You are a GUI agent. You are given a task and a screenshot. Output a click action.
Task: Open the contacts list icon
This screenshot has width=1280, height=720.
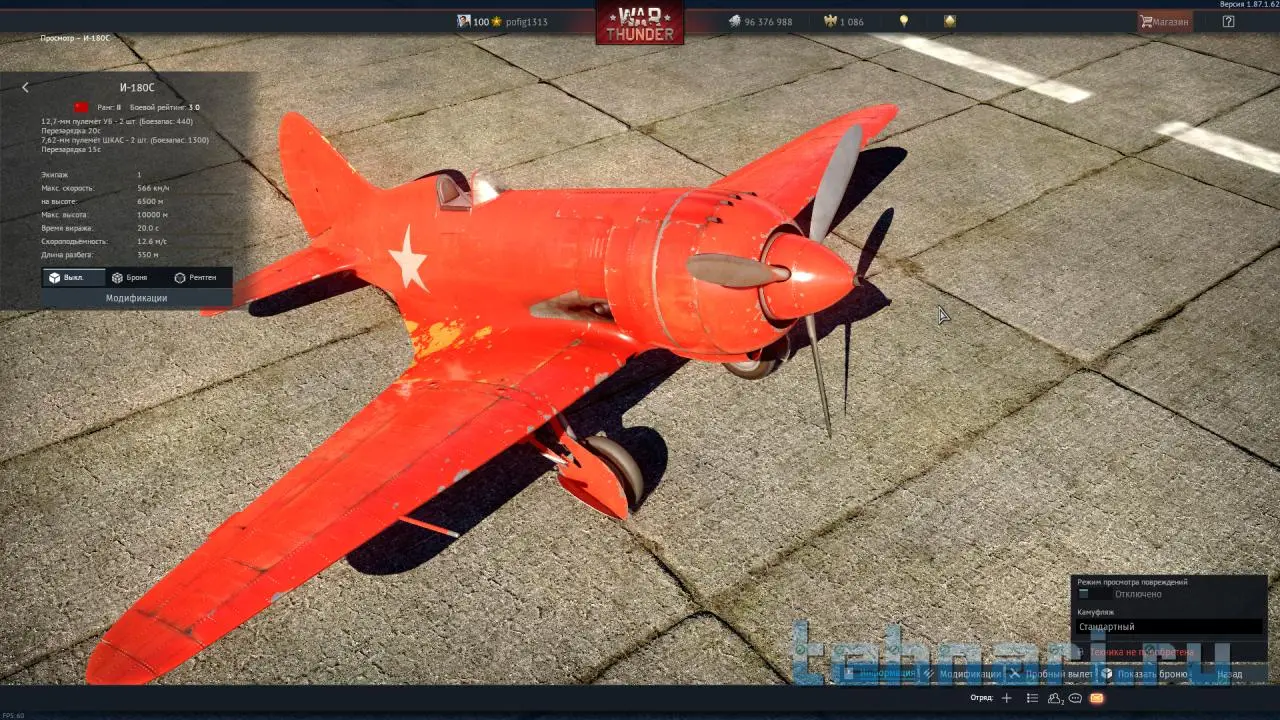click(1054, 698)
